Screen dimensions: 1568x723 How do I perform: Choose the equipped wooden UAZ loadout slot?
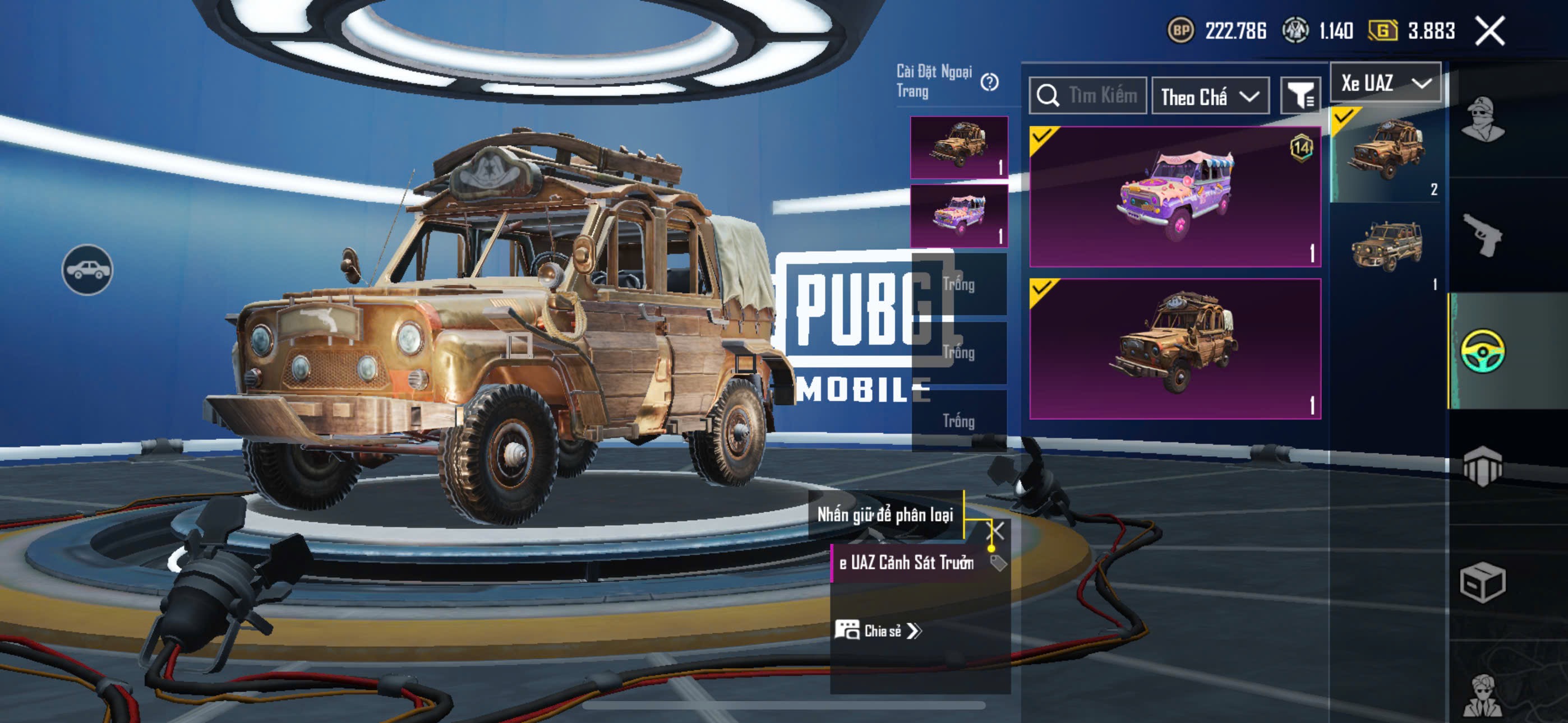pyautogui.click(x=959, y=147)
